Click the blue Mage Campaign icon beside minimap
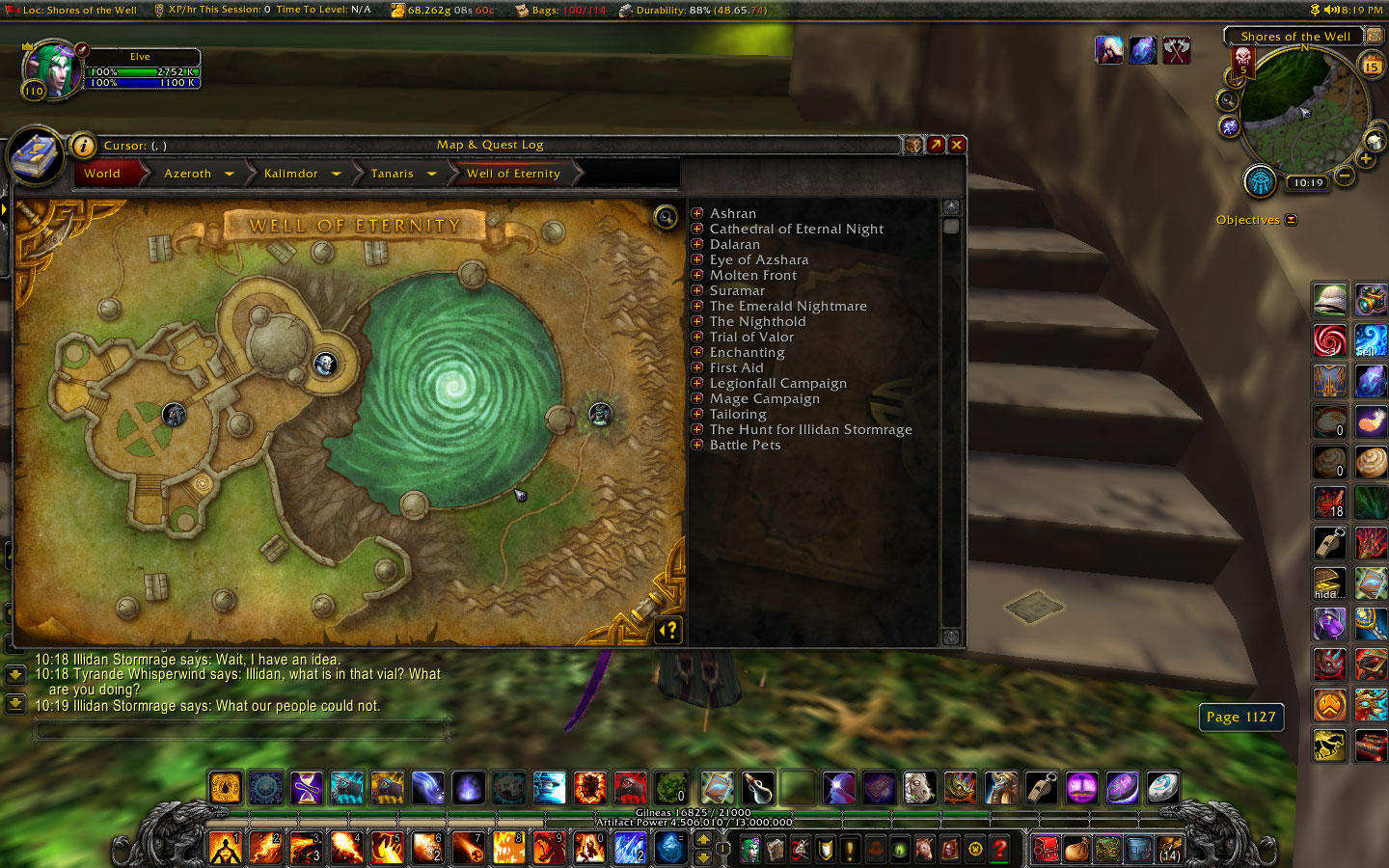The width and height of the screenshot is (1389, 868). [x=1143, y=50]
